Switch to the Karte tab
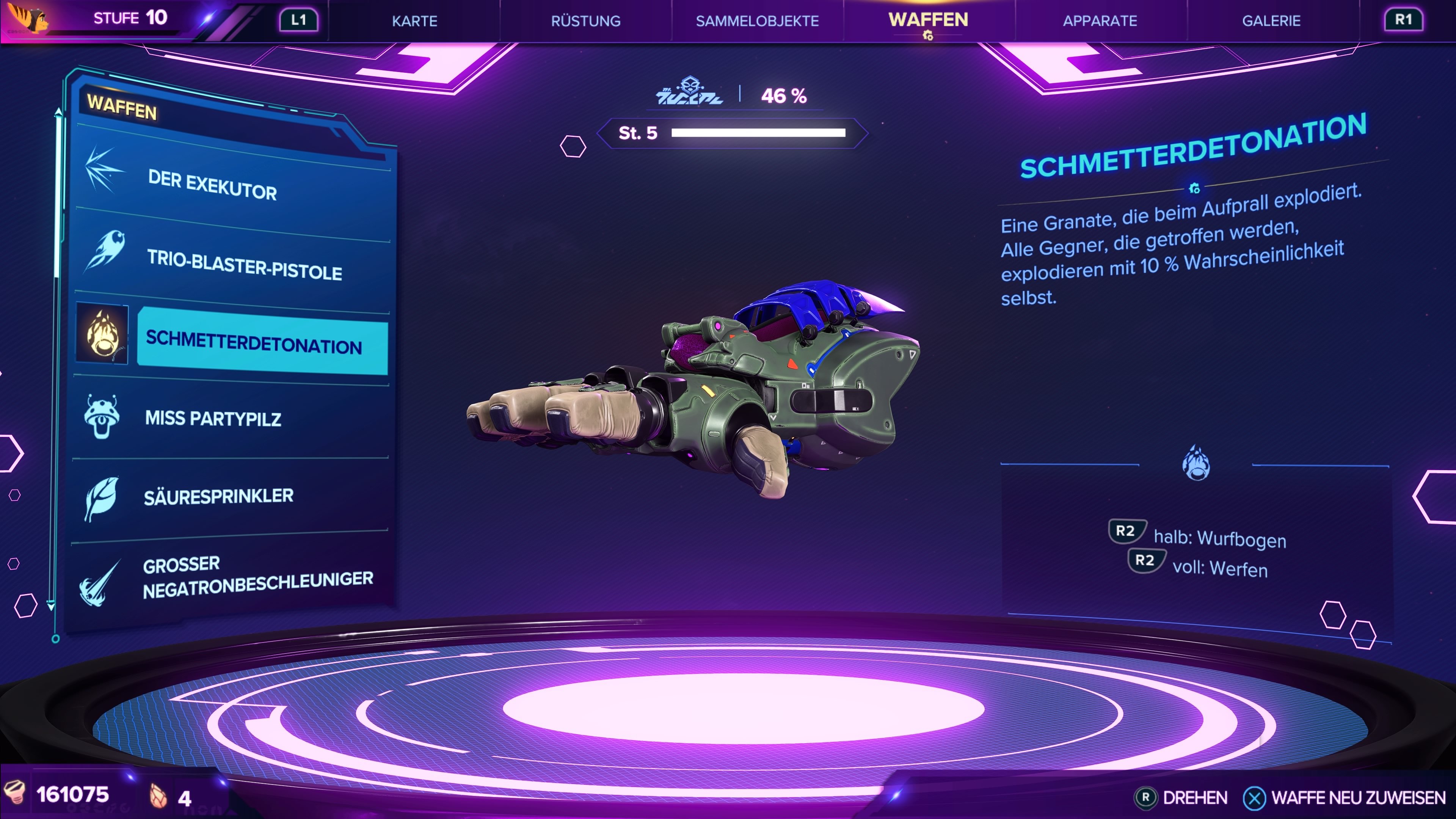Image resolution: width=1456 pixels, height=819 pixels. [414, 21]
